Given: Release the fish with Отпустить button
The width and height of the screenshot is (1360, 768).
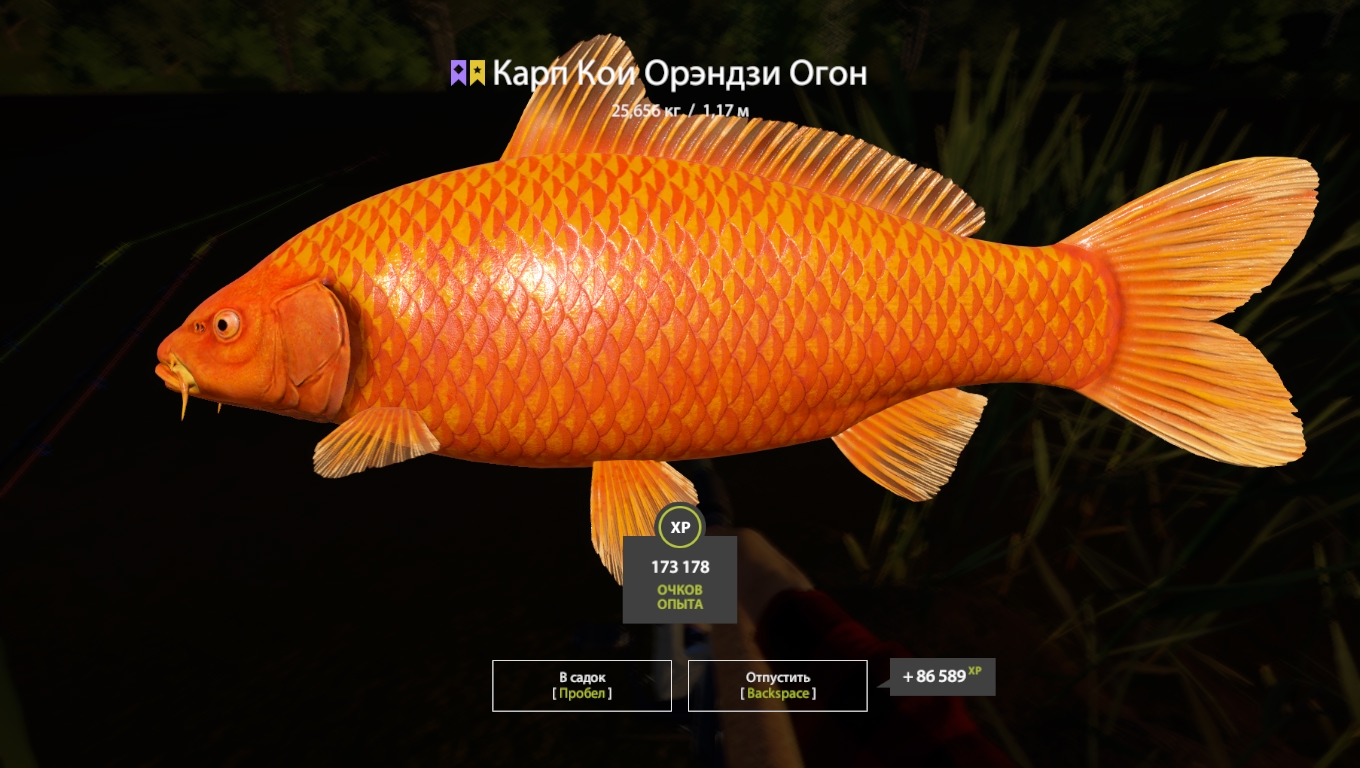Looking at the screenshot, I should click(777, 685).
